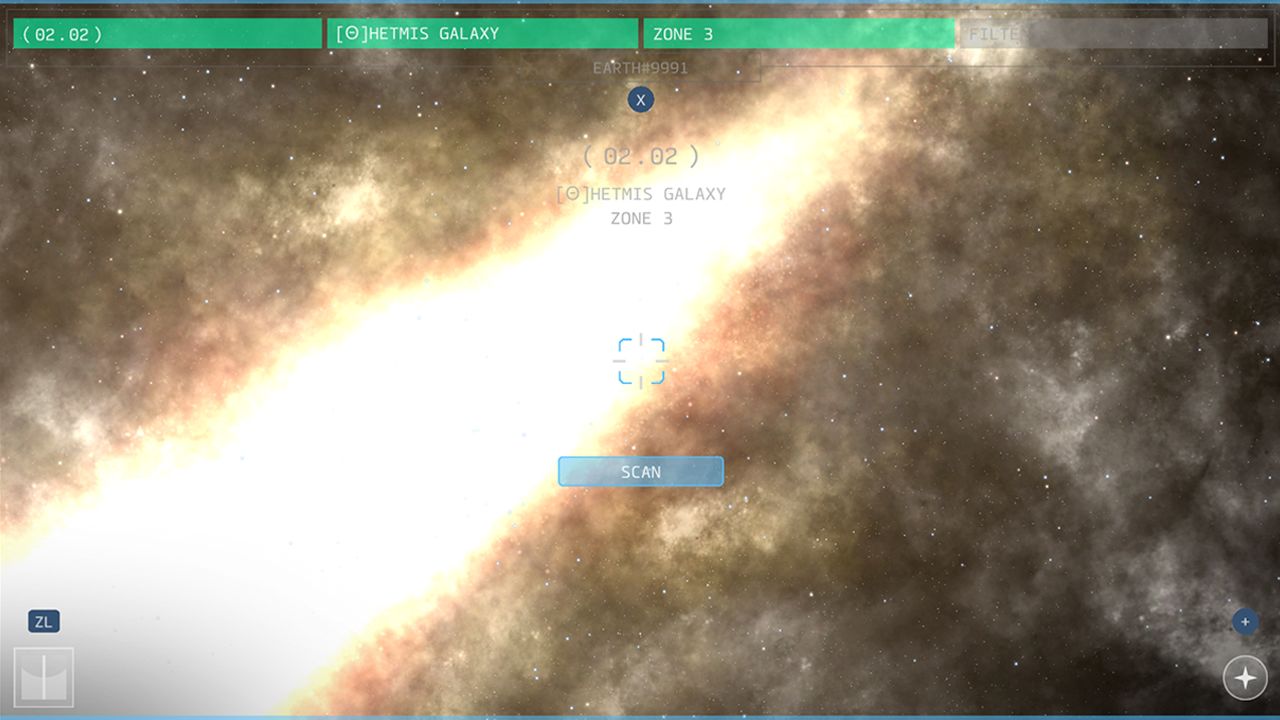The width and height of the screenshot is (1280, 720).
Task: Activate the targeting reticle at screen center
Action: (x=640, y=360)
